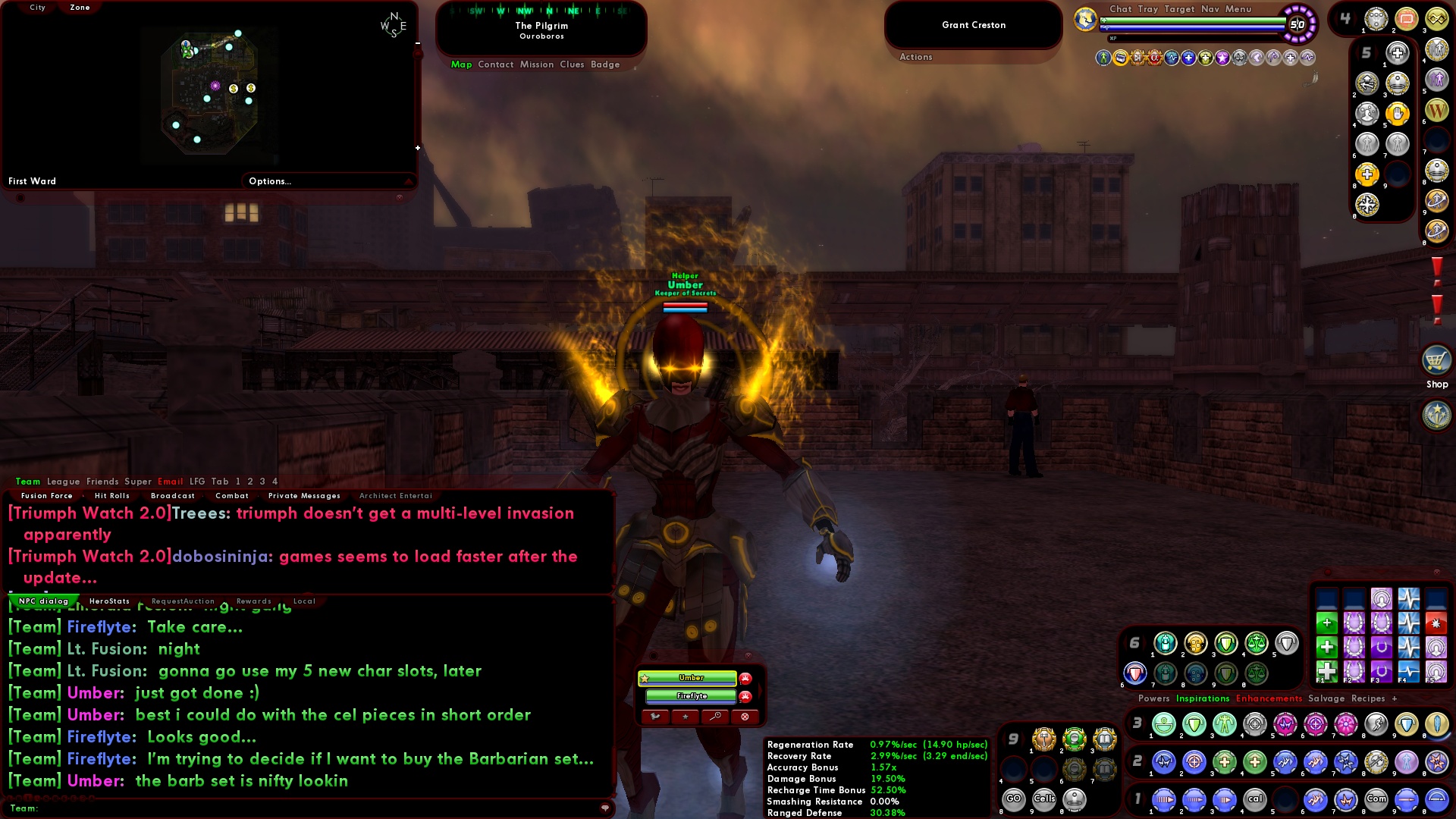Open the Broadcast chat tab

click(x=173, y=495)
